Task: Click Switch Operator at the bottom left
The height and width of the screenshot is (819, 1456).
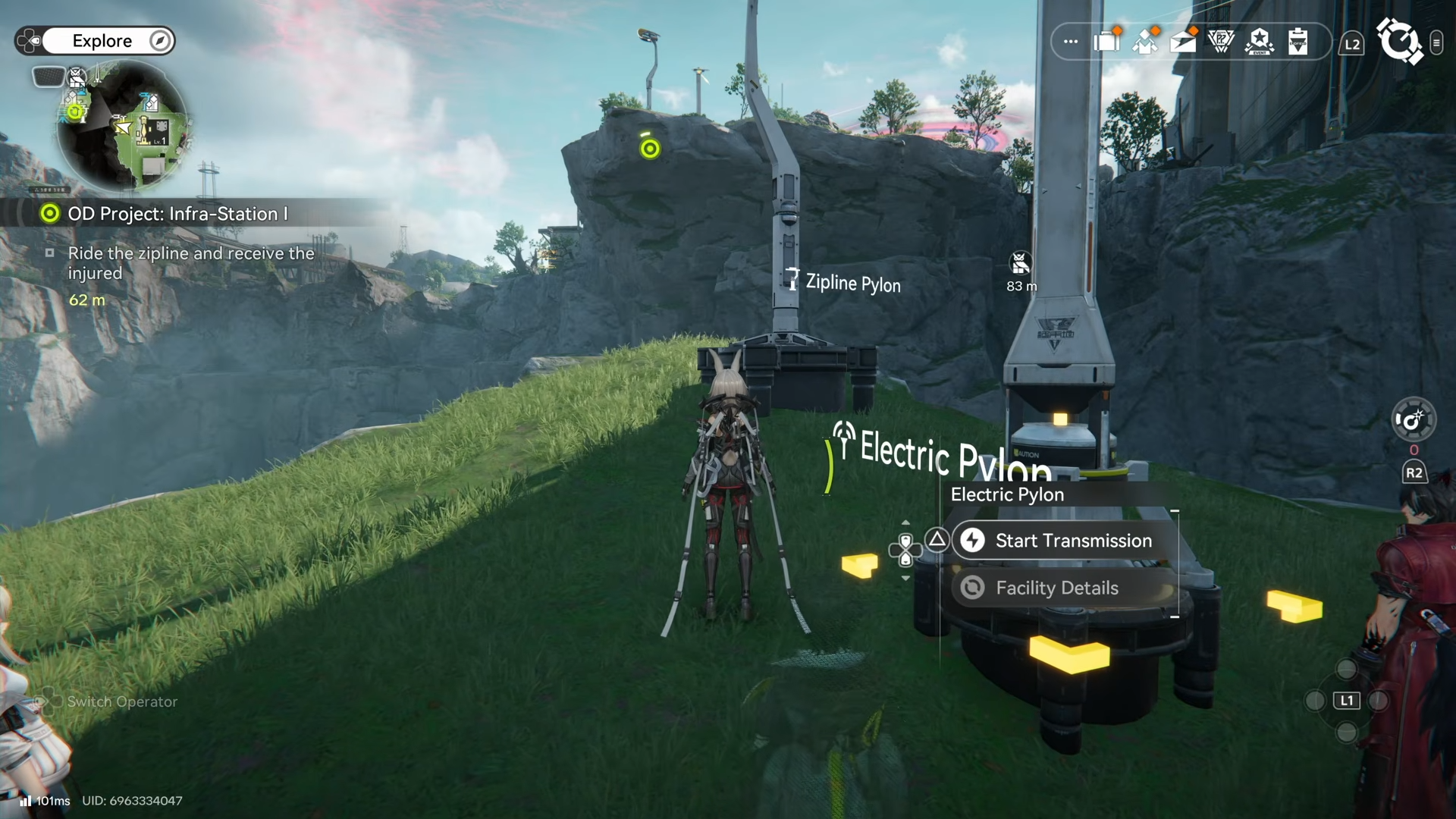Action: tap(121, 701)
